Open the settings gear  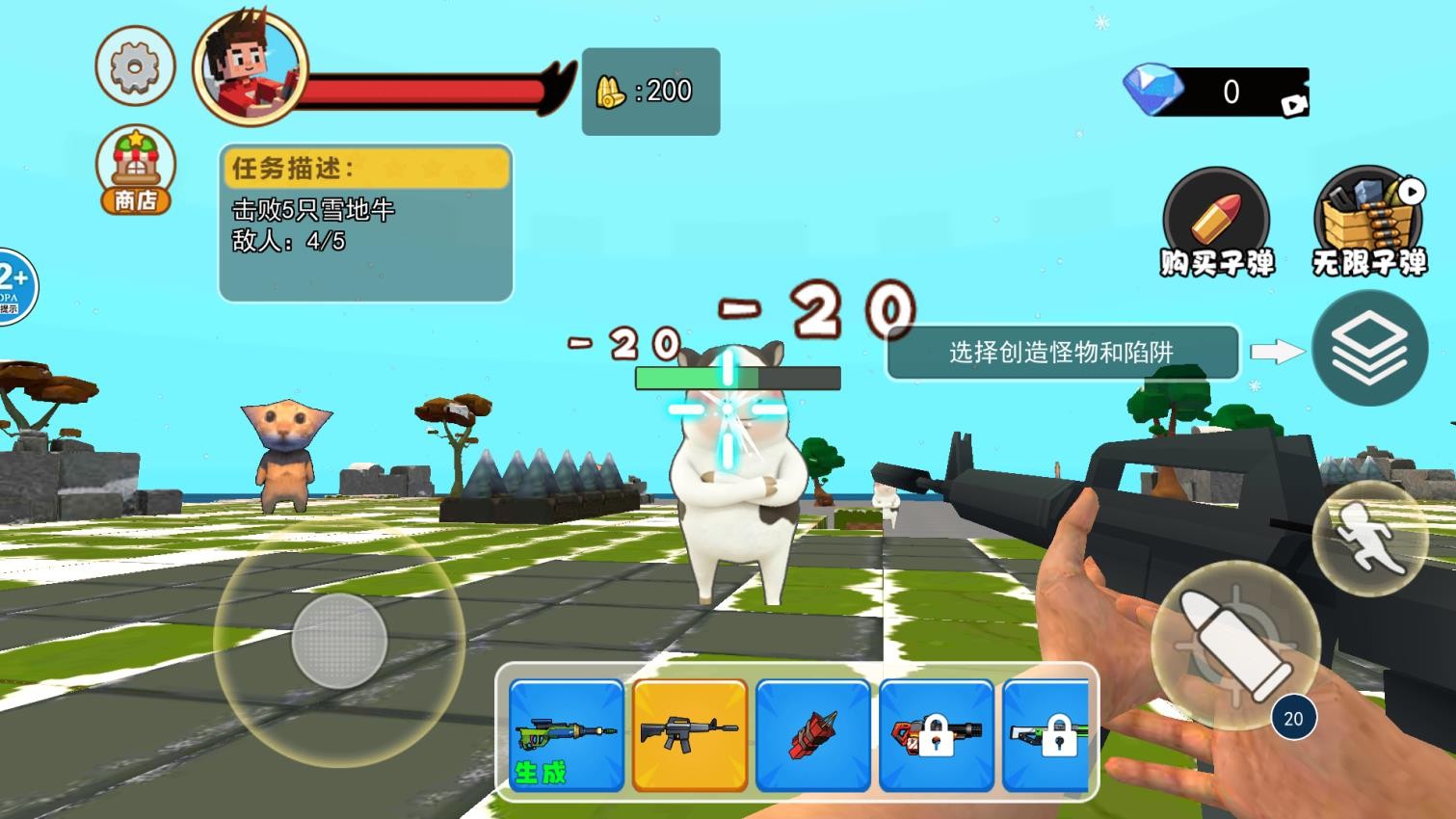[135, 66]
